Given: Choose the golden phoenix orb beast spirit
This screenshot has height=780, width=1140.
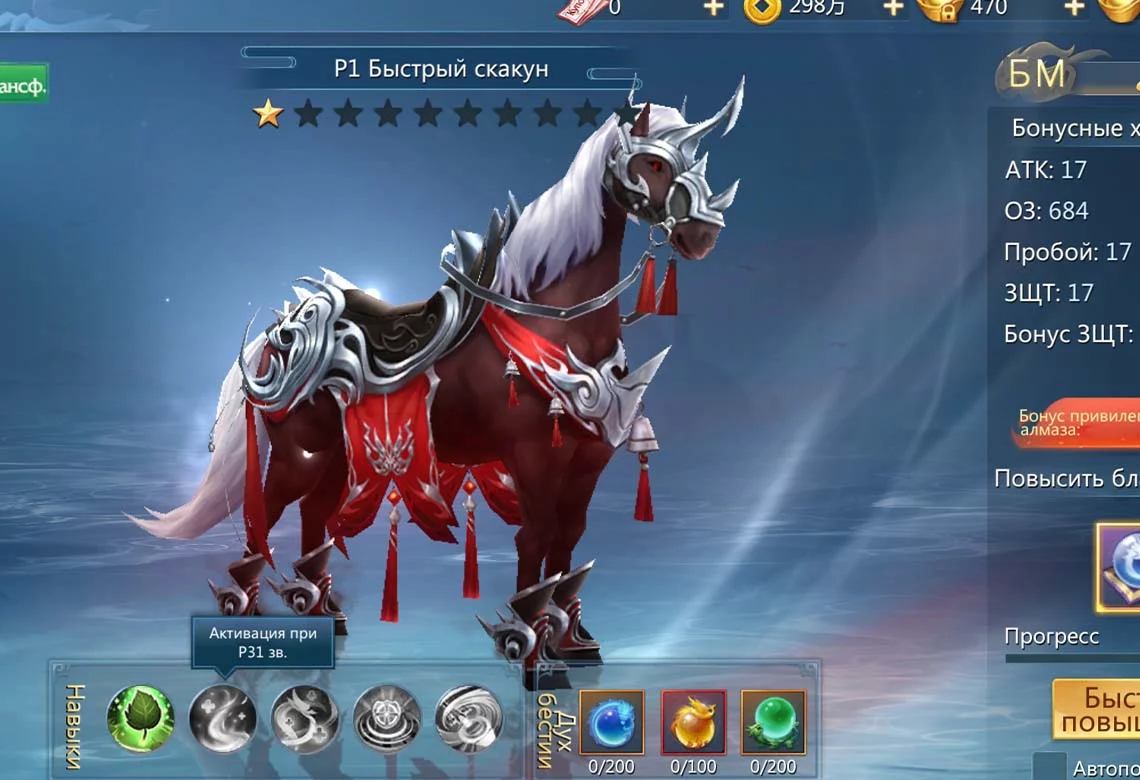Looking at the screenshot, I should (693, 721).
